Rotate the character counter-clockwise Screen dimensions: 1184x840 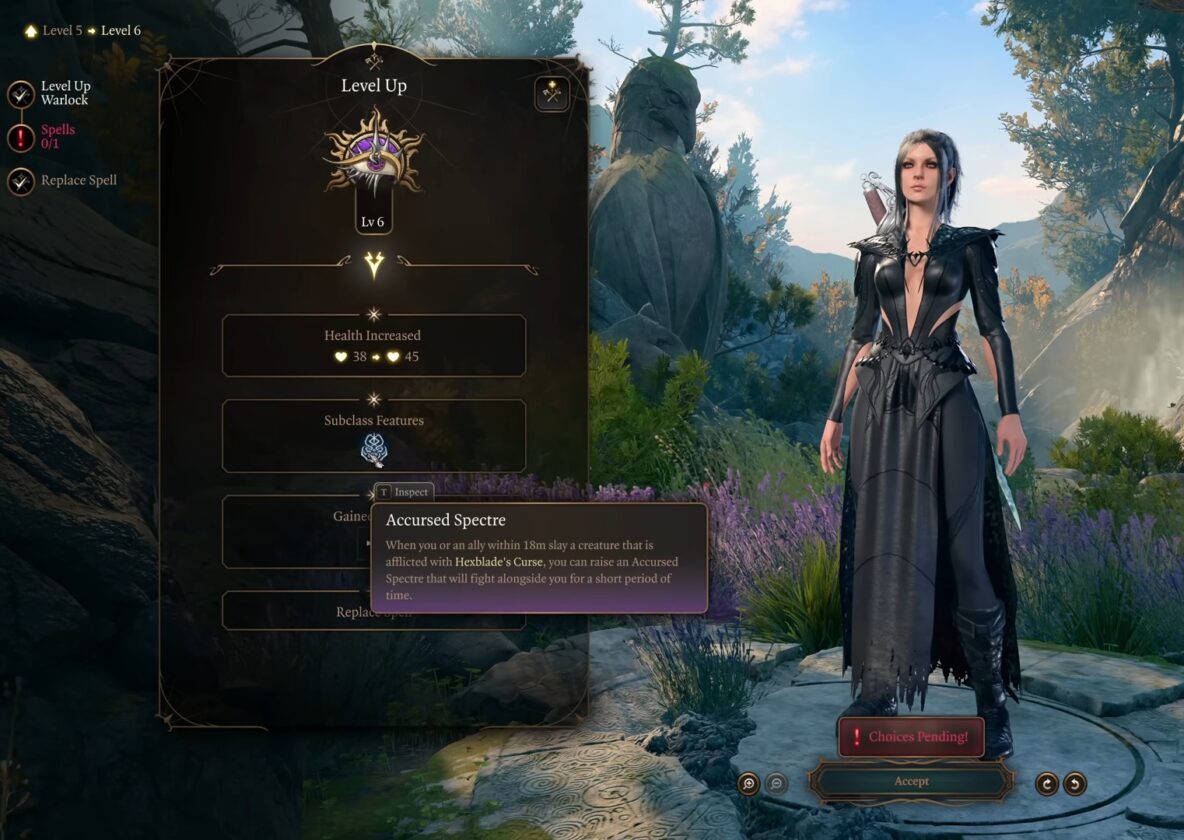pyautogui.click(x=1075, y=784)
